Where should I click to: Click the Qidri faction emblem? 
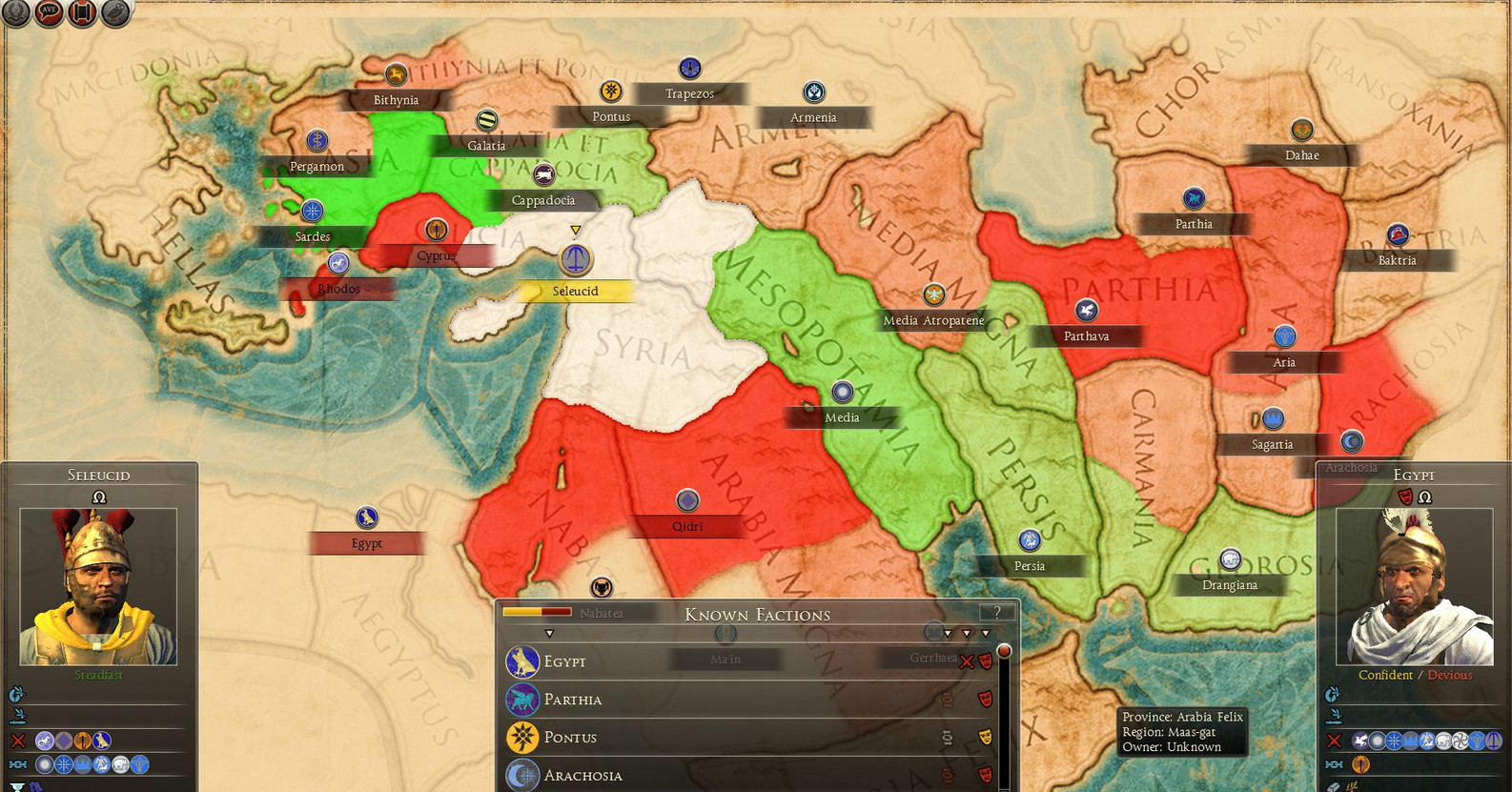click(x=687, y=499)
